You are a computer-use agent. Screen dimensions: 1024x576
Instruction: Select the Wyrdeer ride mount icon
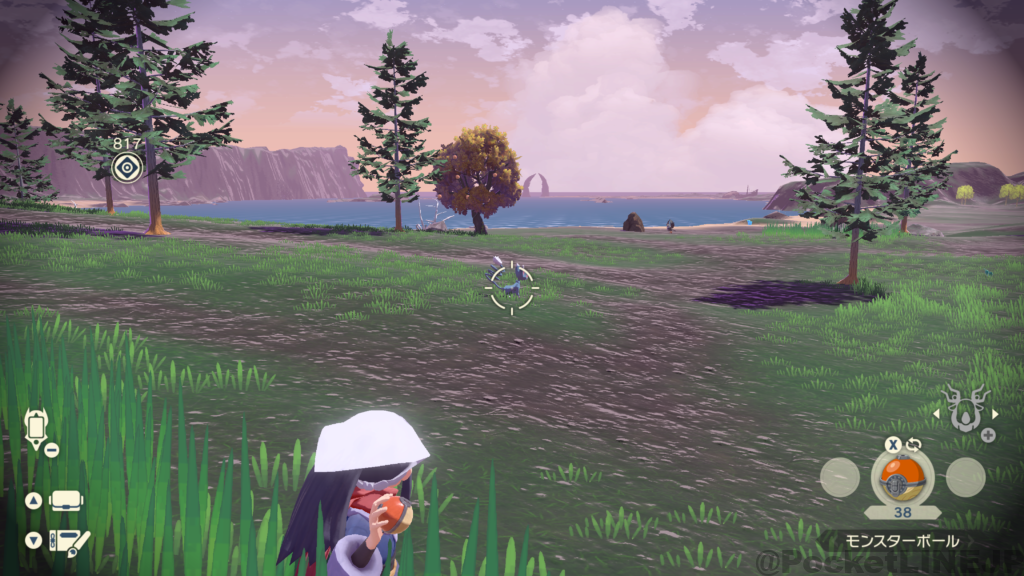tap(966, 410)
